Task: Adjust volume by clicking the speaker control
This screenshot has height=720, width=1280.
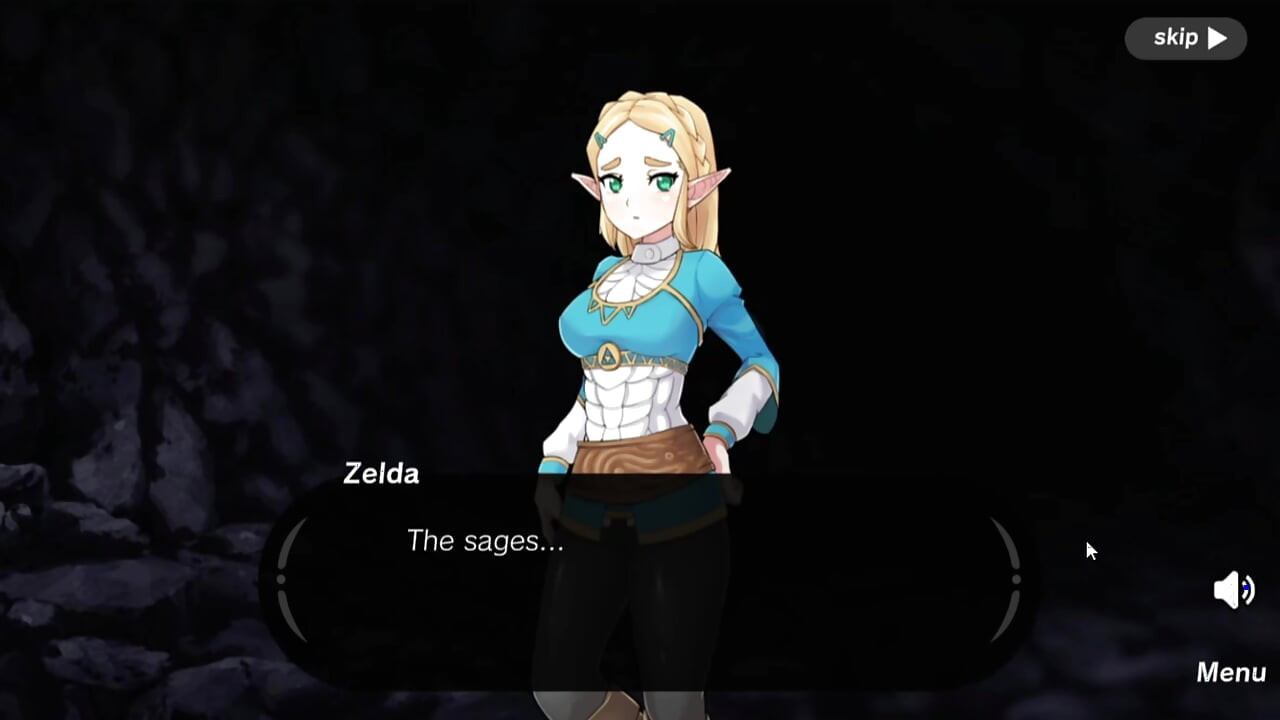Action: coord(1232,590)
